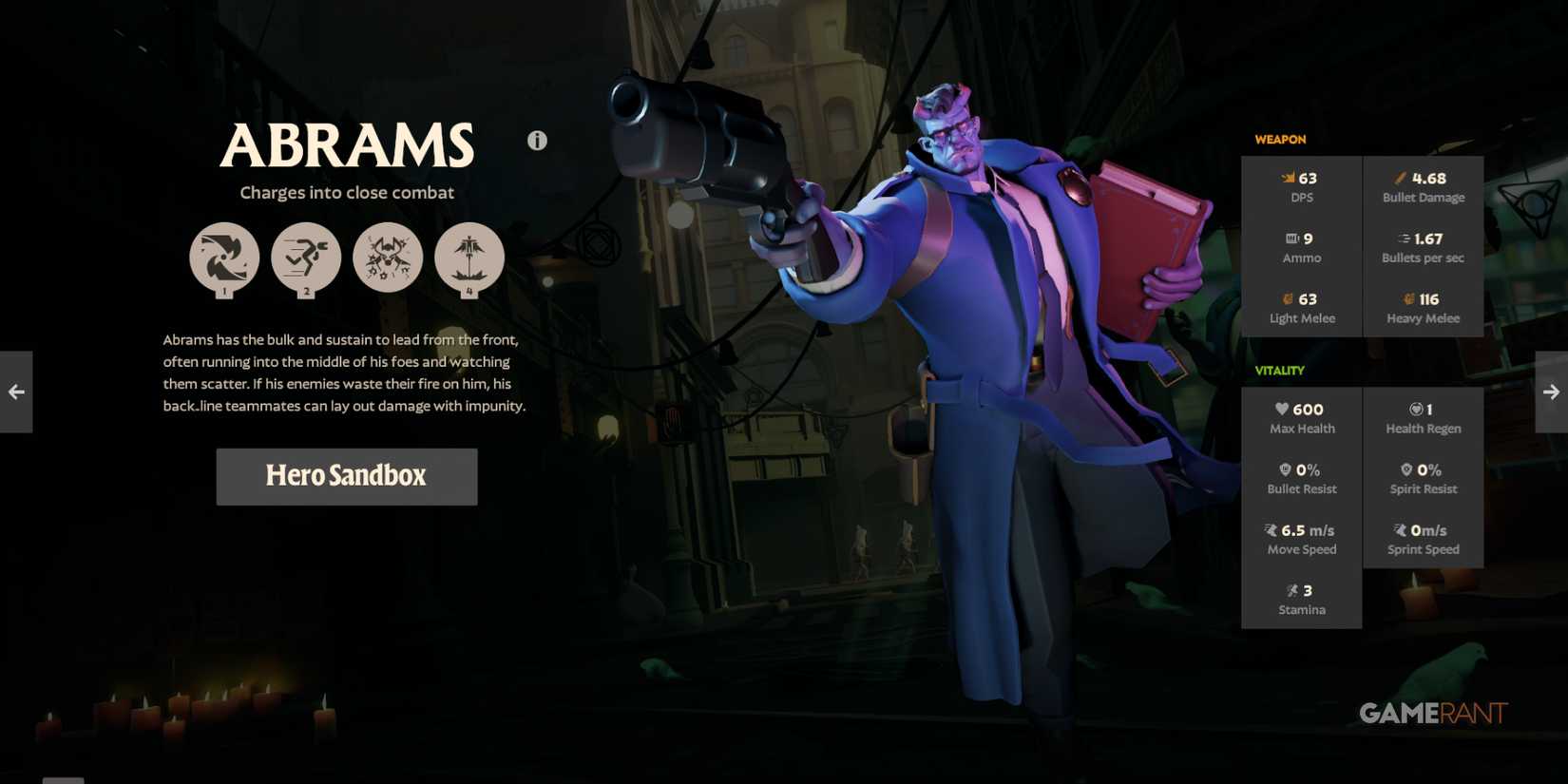
Task: Click the info icon beside ABRAMS
Action: (536, 140)
